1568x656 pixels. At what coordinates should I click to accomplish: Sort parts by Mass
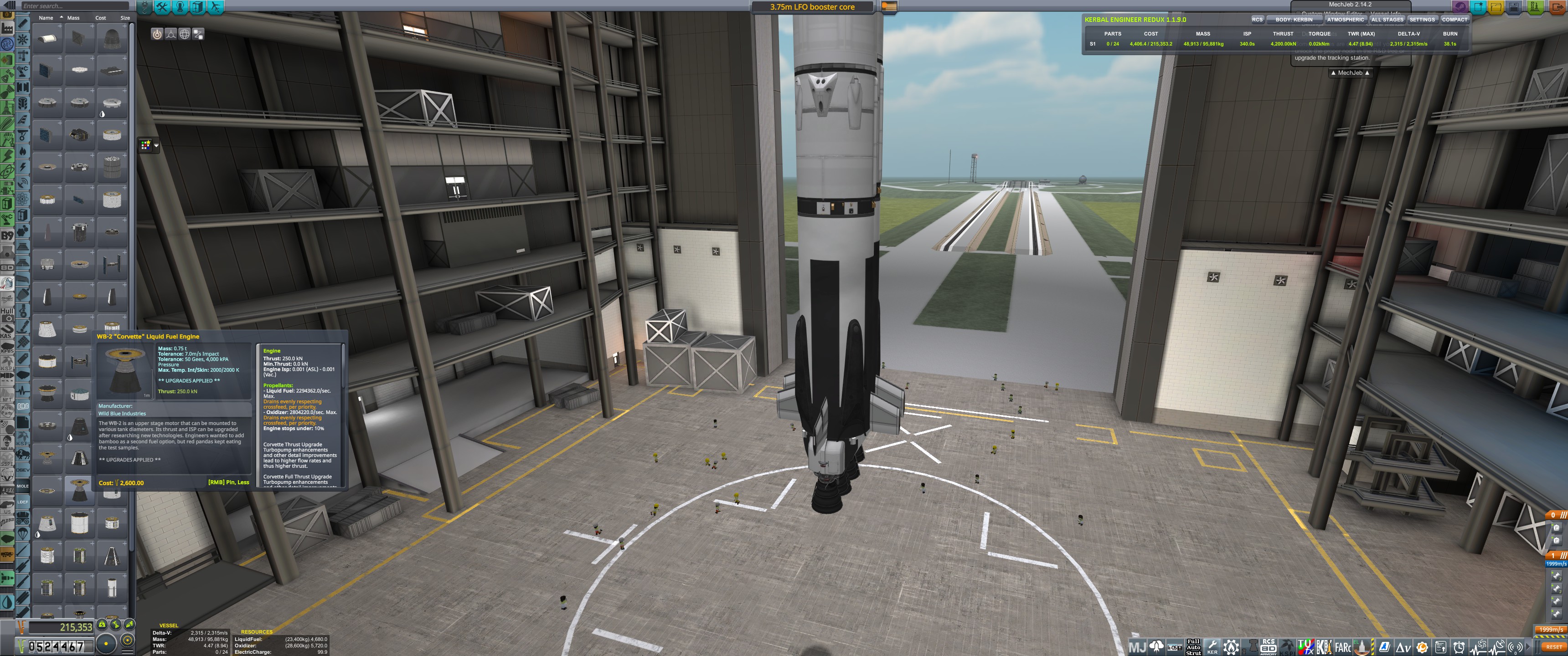pos(73,18)
